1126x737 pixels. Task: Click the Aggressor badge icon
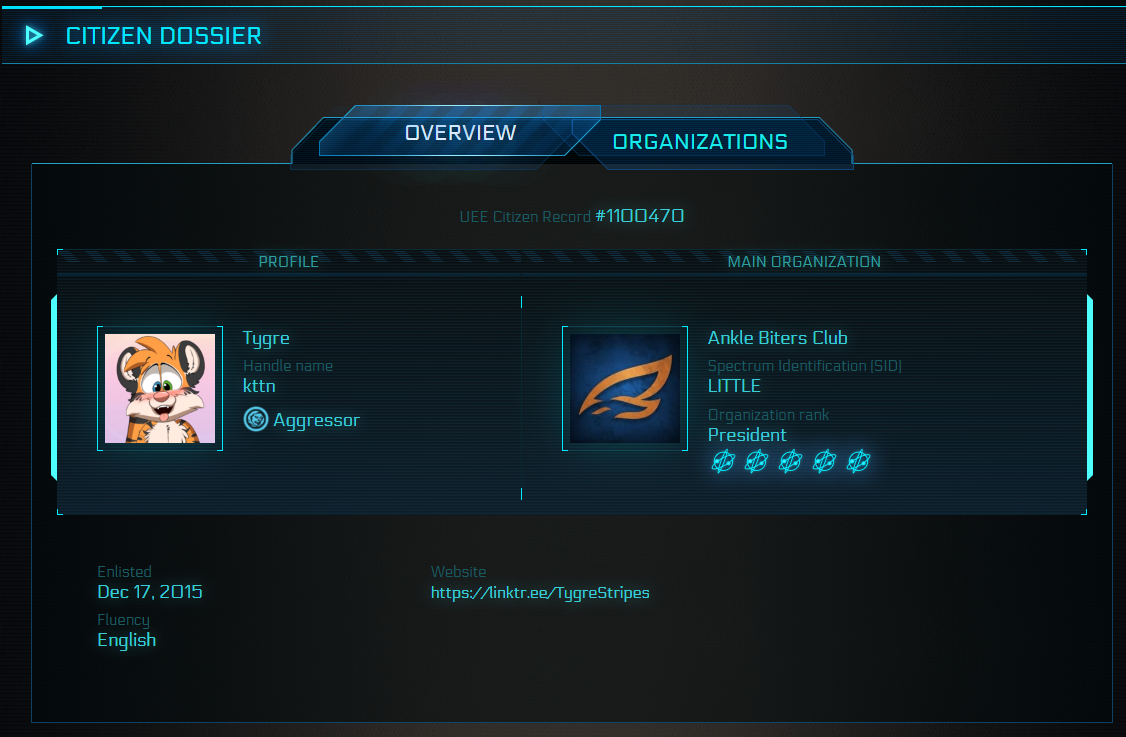pos(256,420)
